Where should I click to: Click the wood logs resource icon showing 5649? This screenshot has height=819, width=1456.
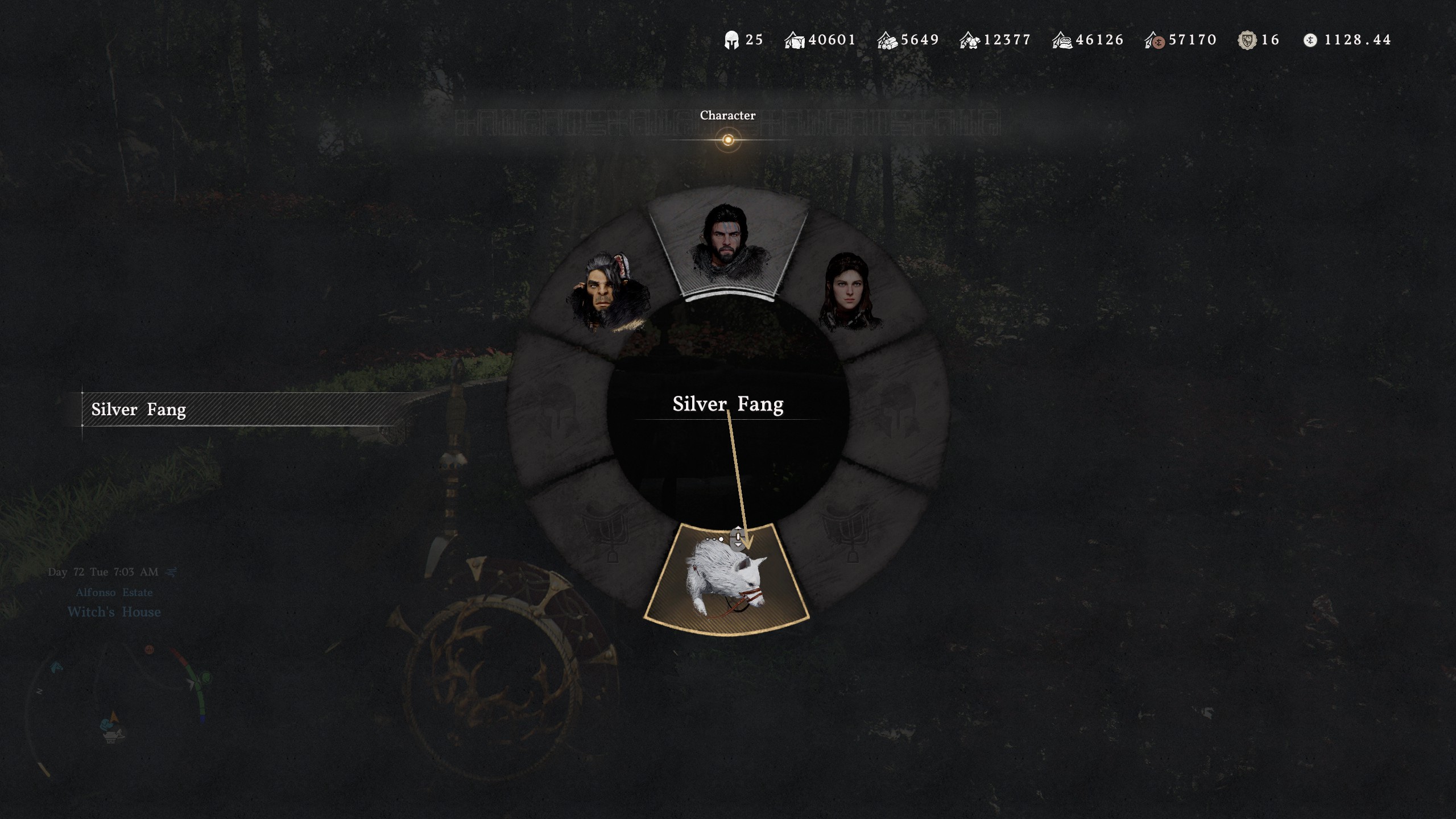[x=887, y=39]
